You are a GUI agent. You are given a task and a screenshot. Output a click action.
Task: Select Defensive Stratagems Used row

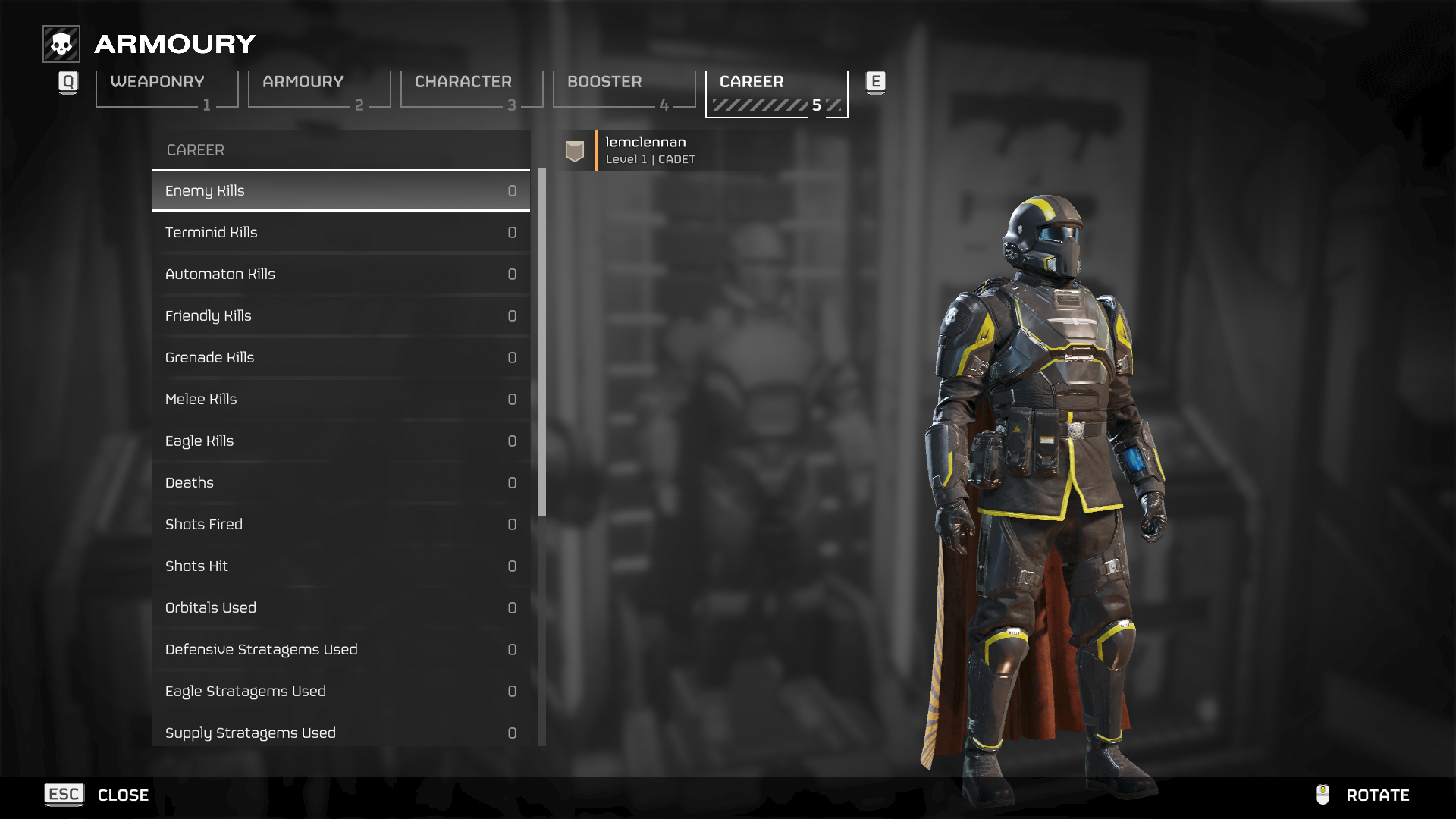[340, 650]
